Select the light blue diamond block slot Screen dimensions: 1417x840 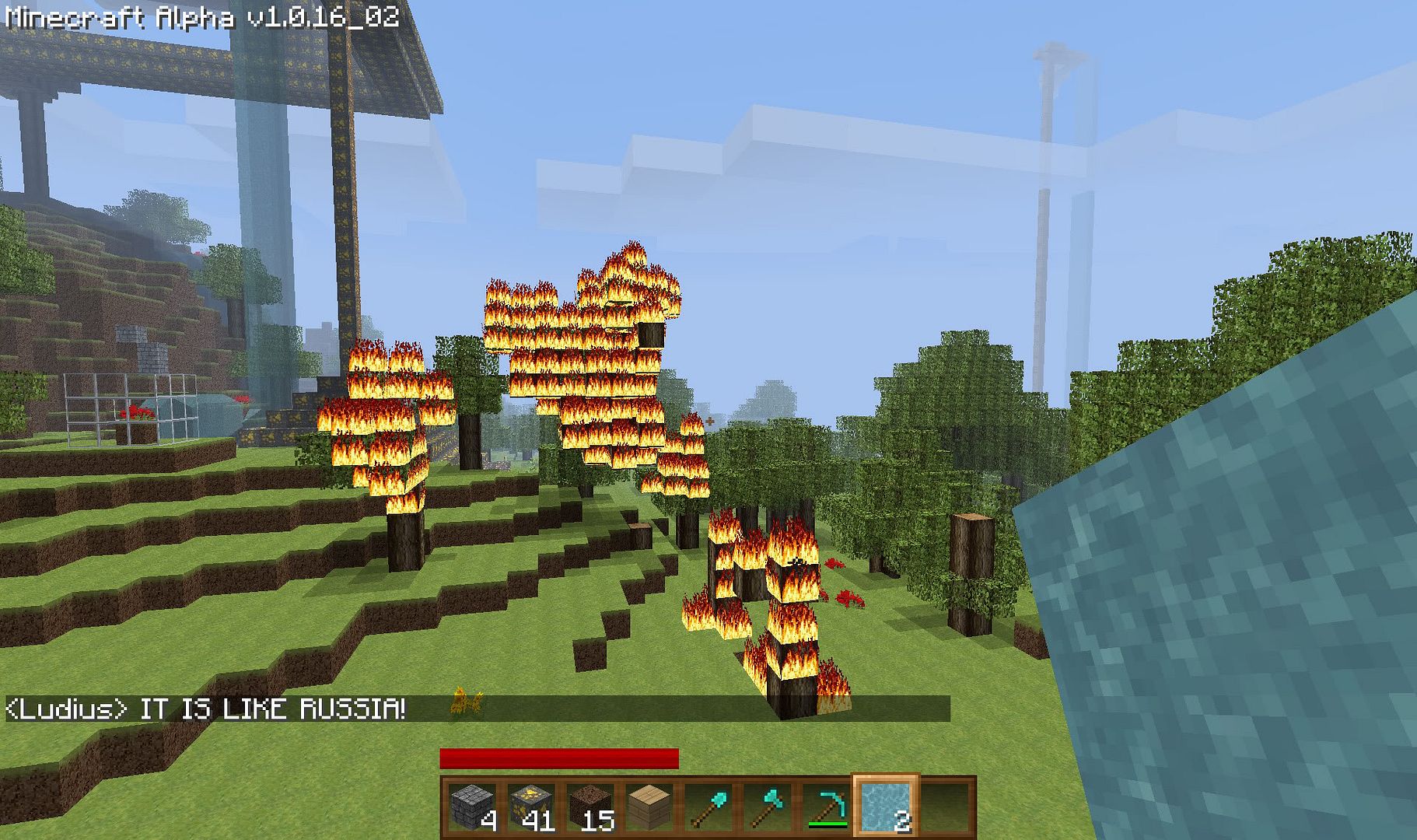pos(886,808)
